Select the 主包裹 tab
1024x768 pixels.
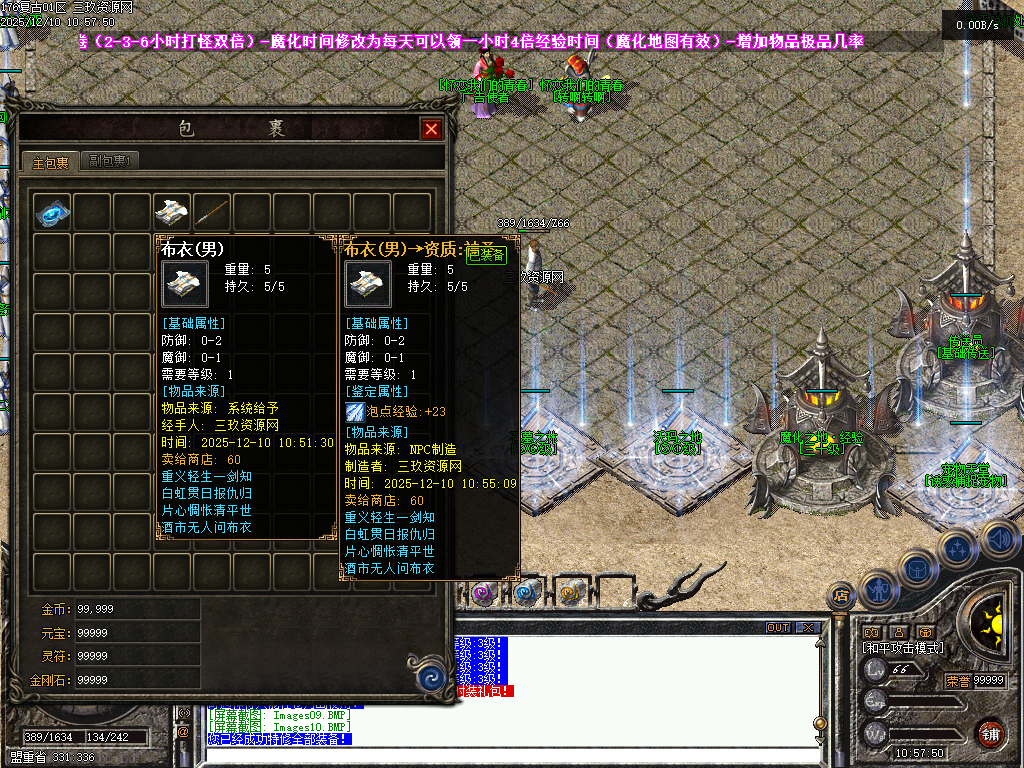click(x=49, y=162)
